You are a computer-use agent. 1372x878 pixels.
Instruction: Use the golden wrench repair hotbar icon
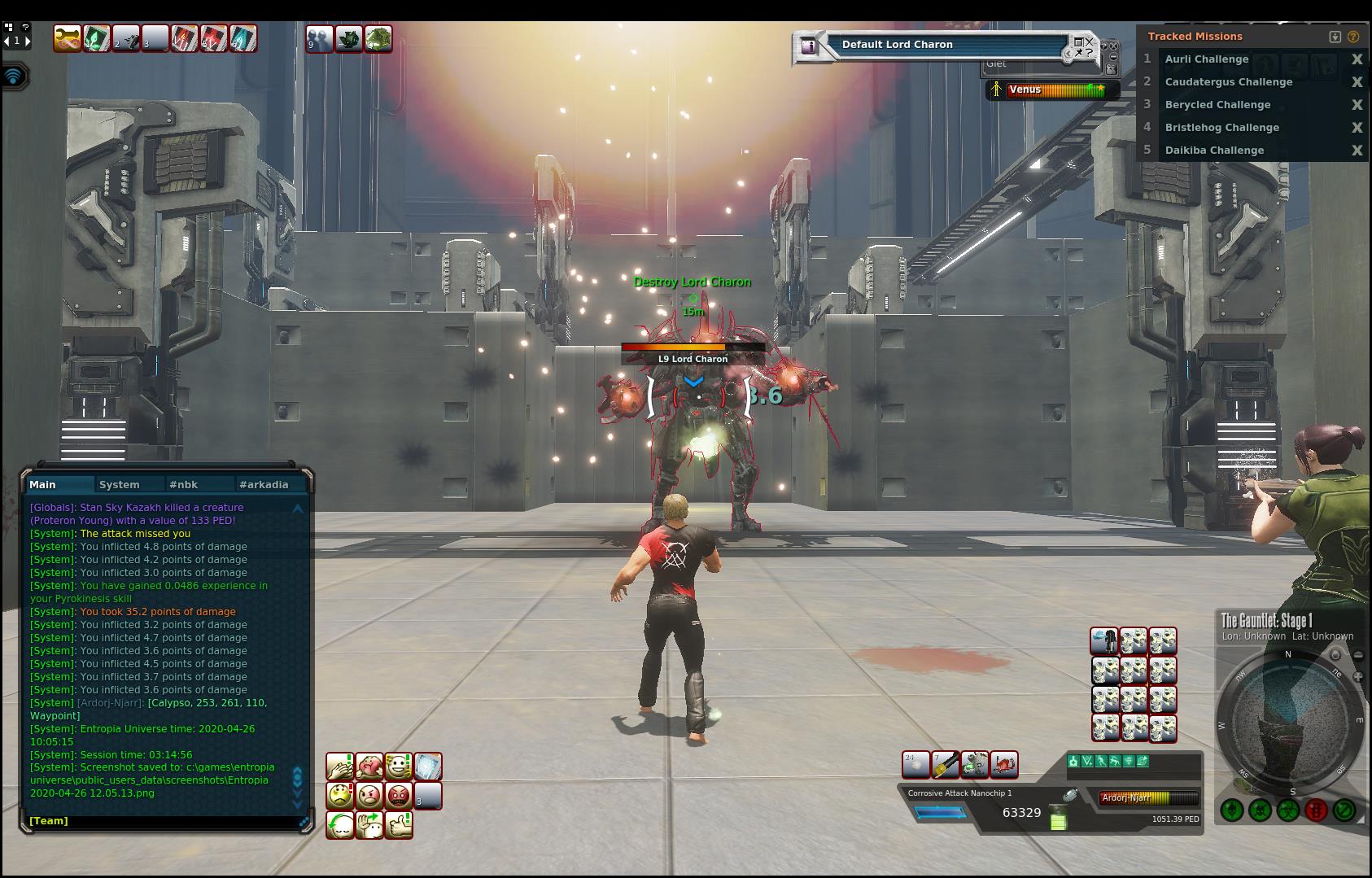[68, 38]
